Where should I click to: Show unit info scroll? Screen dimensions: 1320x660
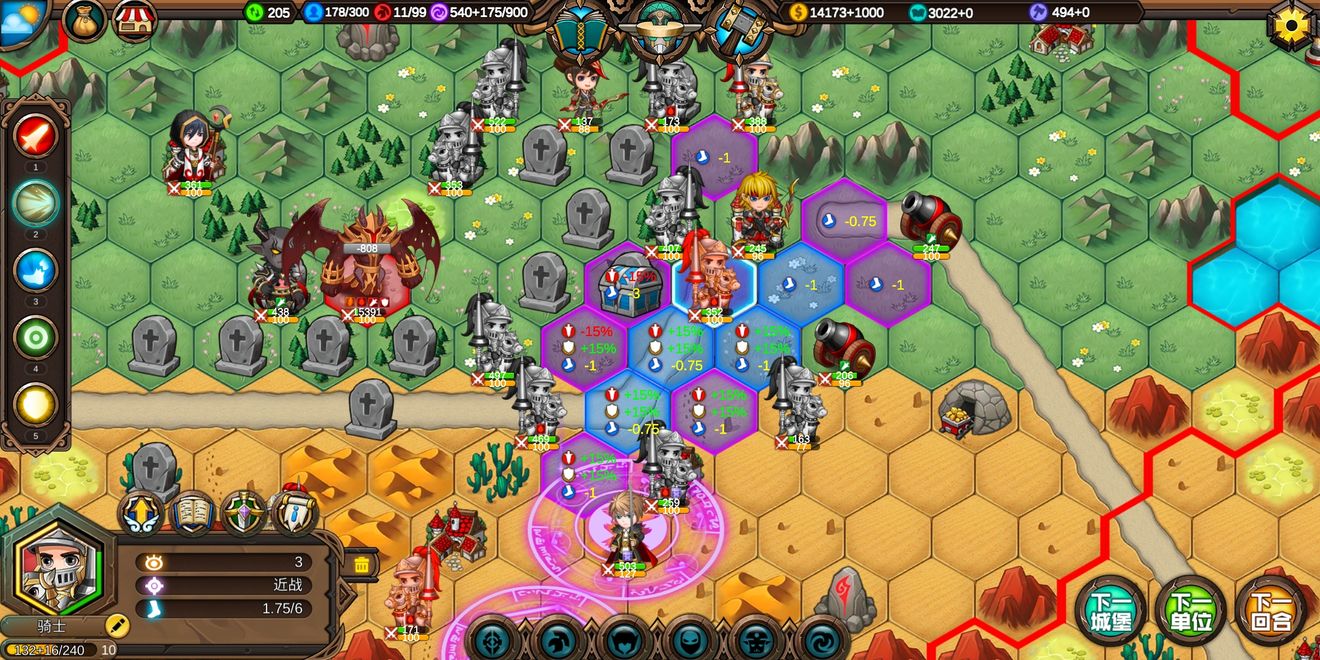pyautogui.click(x=295, y=514)
